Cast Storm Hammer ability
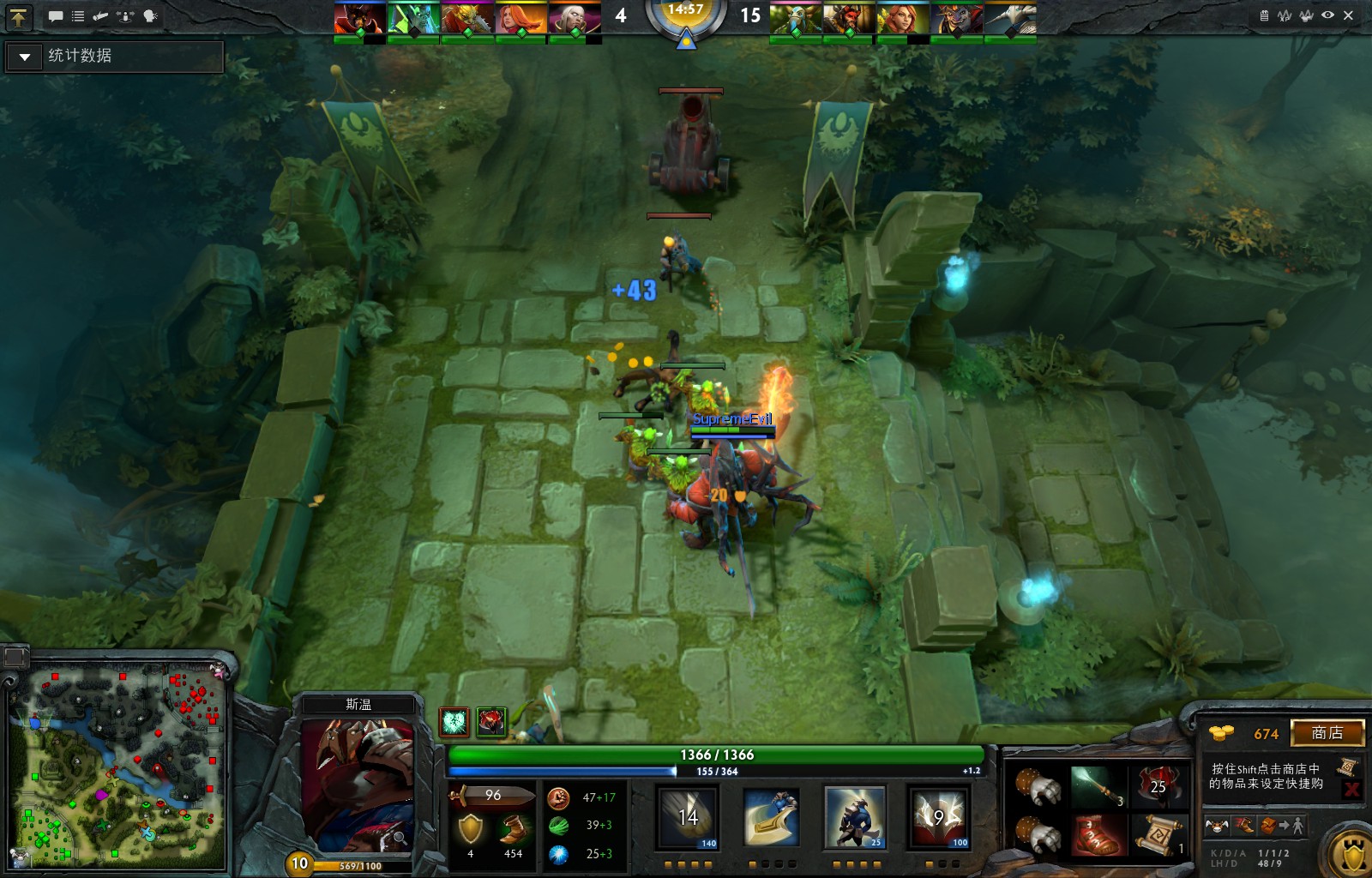The width and height of the screenshot is (1372, 878). [x=688, y=819]
